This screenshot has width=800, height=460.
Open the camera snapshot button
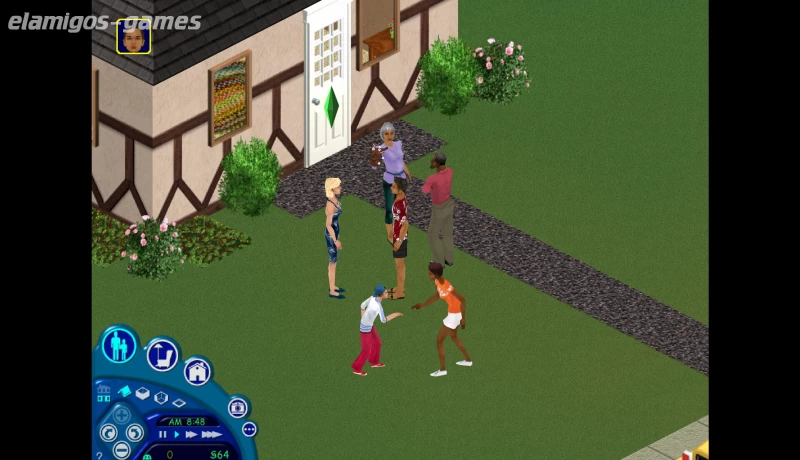point(237,407)
